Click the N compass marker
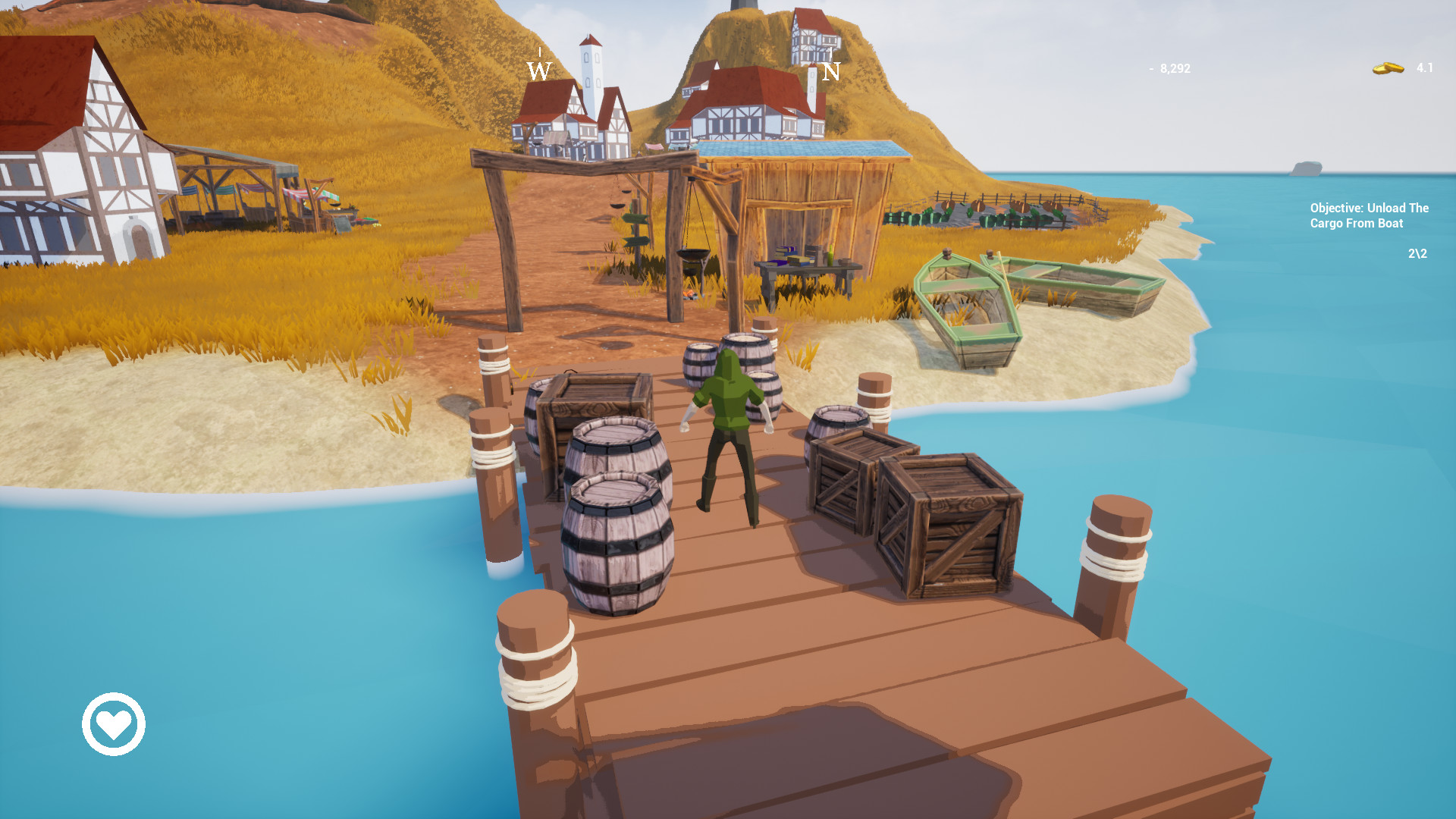The height and width of the screenshot is (819, 1456). [x=833, y=72]
